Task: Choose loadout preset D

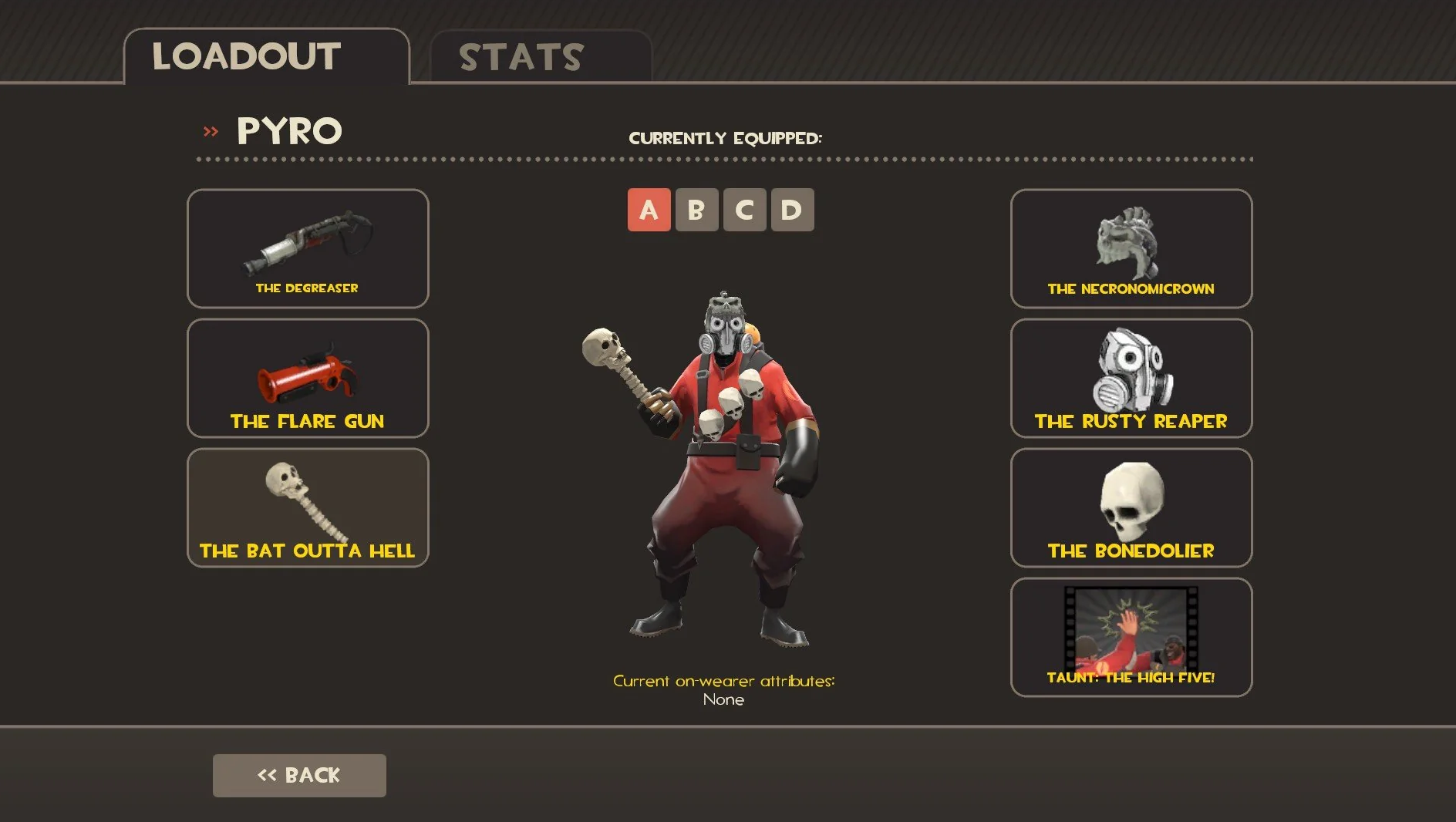Action: tap(792, 210)
